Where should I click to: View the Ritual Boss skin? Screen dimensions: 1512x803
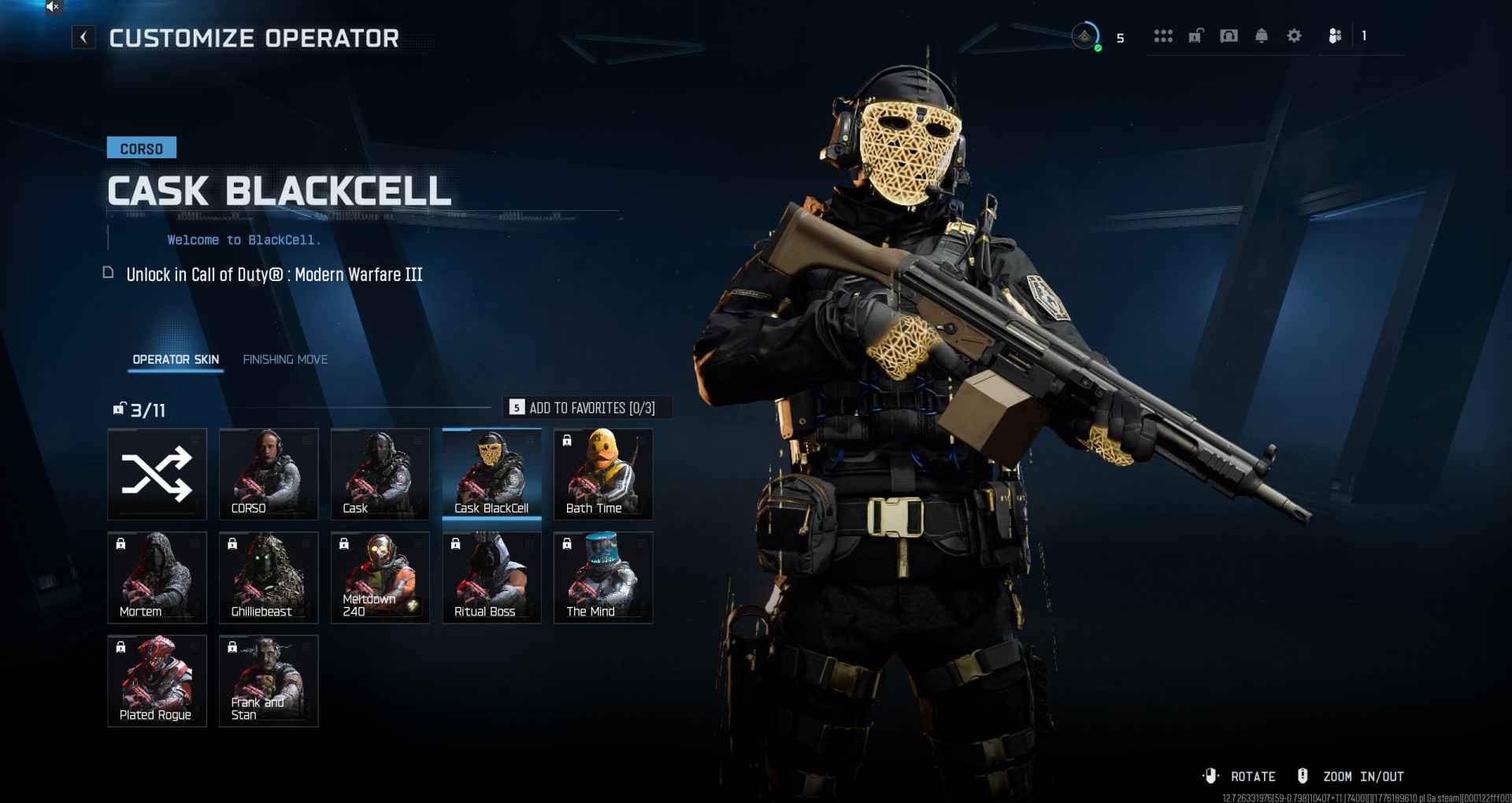tap(491, 577)
